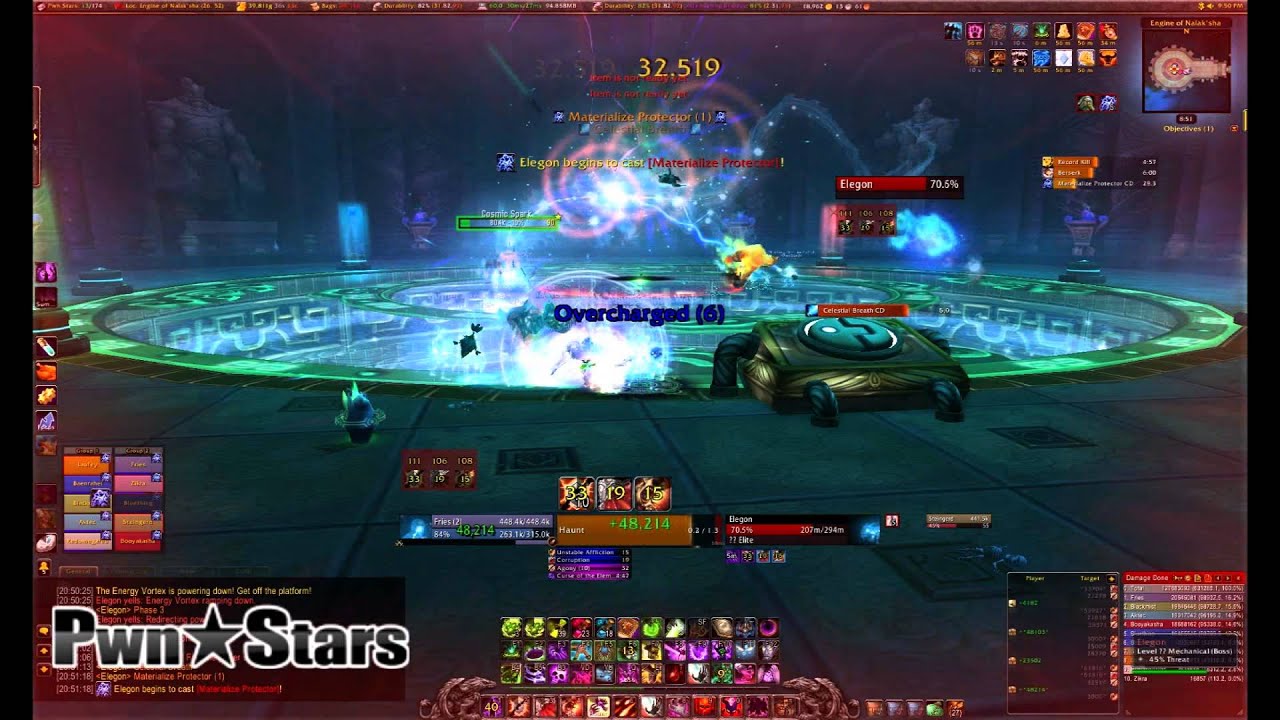This screenshot has width=1280, height=720.
Task: Click the white diamond buff icon
Action: pos(1063,59)
